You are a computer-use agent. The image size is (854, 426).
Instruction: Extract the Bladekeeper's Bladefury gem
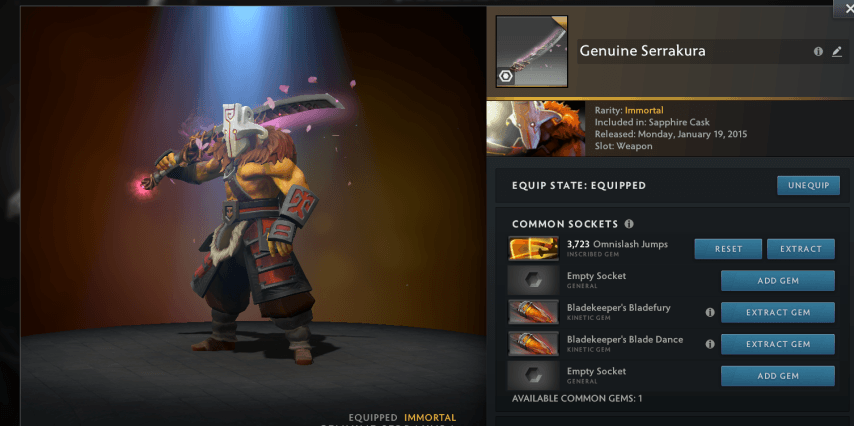click(x=778, y=313)
